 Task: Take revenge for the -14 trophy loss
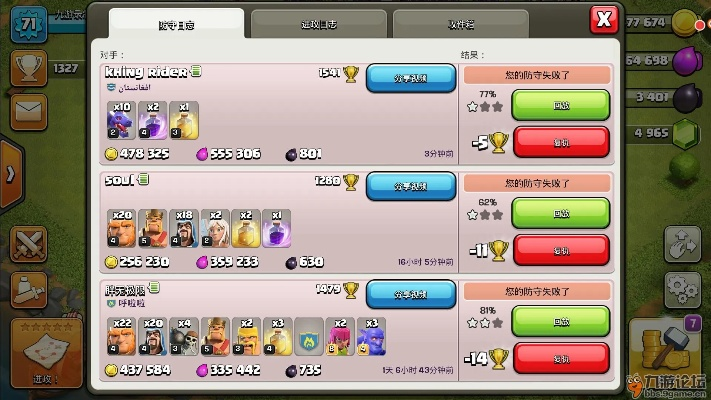pos(560,357)
